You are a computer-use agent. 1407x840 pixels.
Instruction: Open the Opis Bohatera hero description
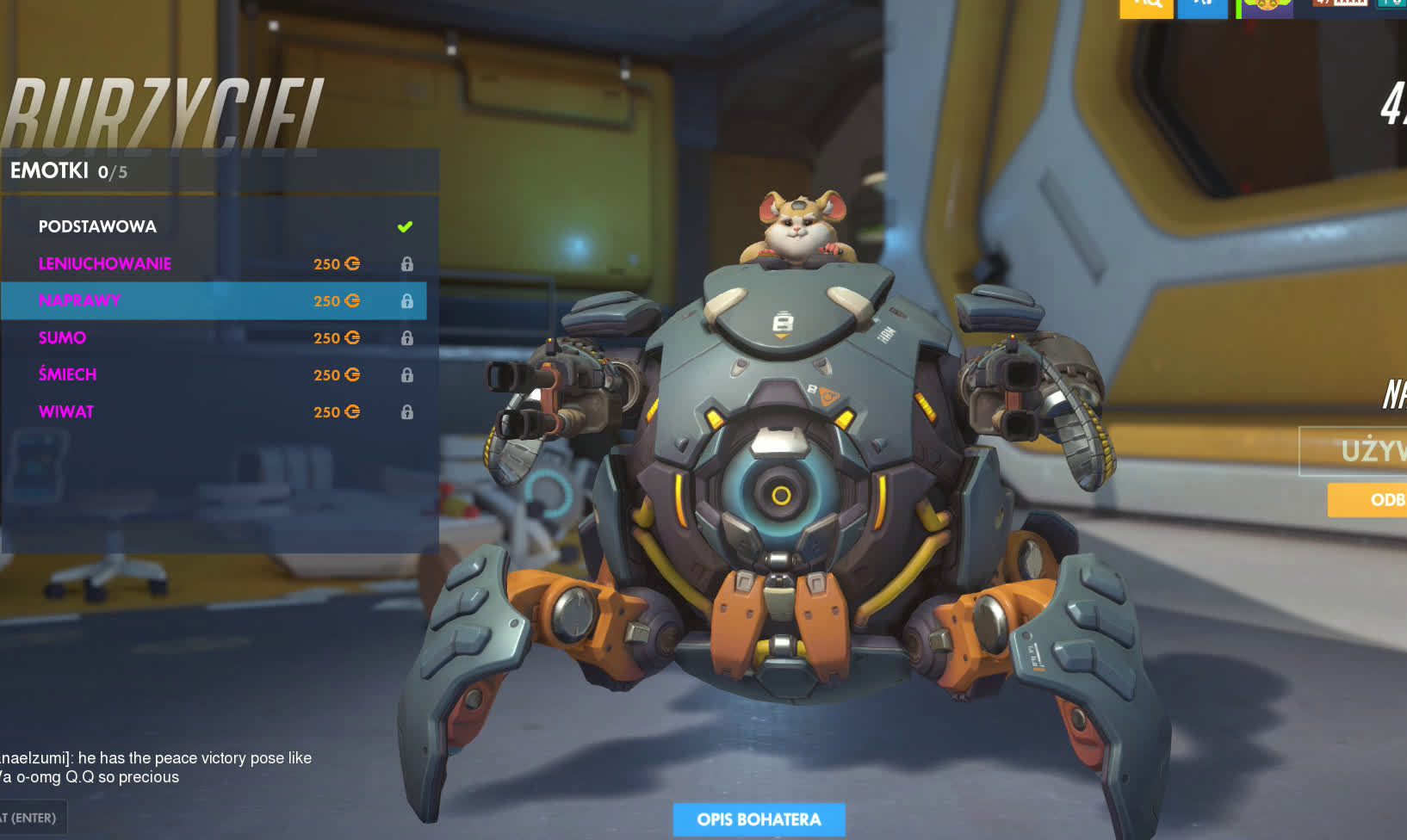click(759, 819)
